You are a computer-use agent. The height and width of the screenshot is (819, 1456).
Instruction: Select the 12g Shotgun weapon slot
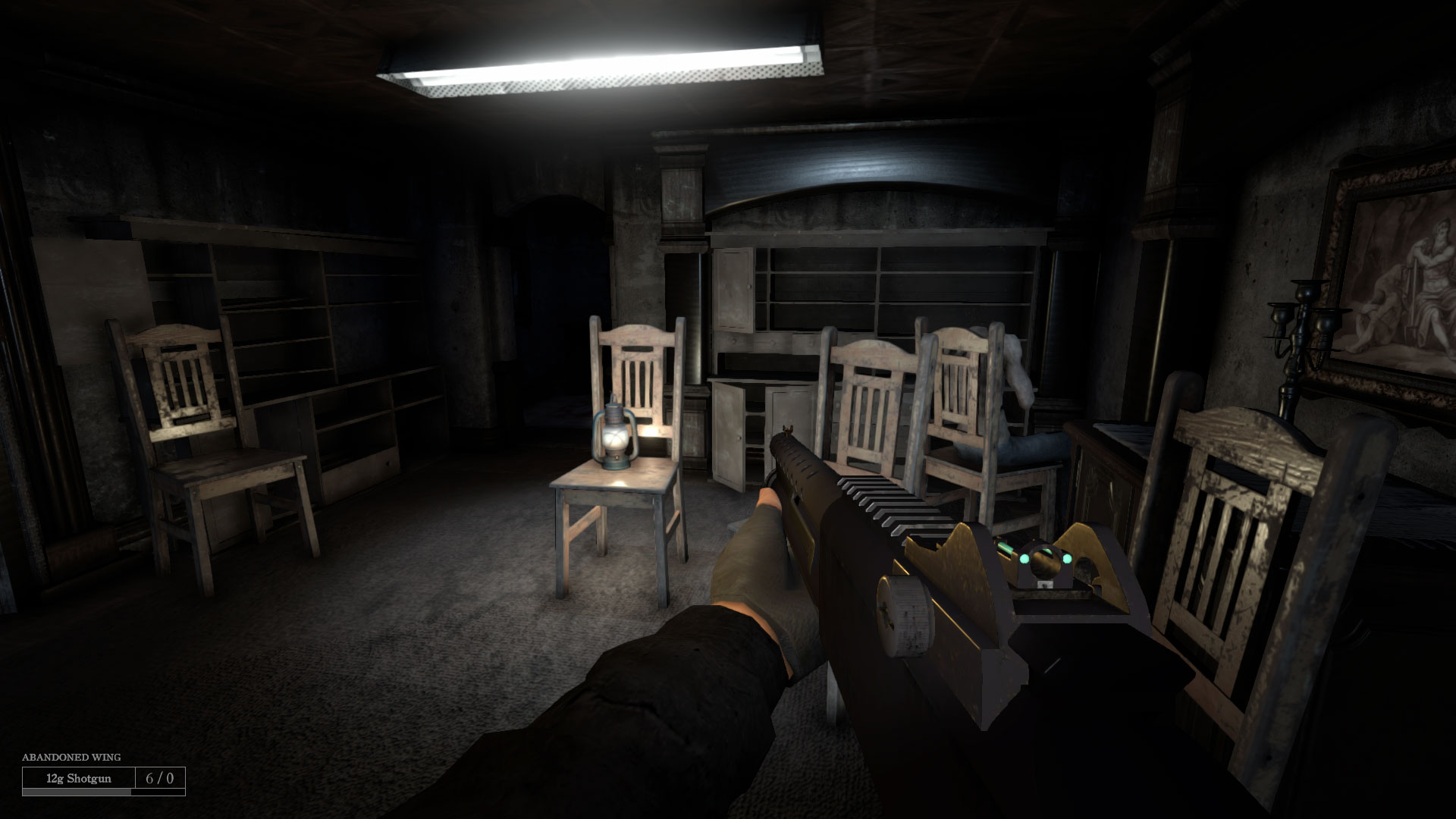tap(79, 778)
